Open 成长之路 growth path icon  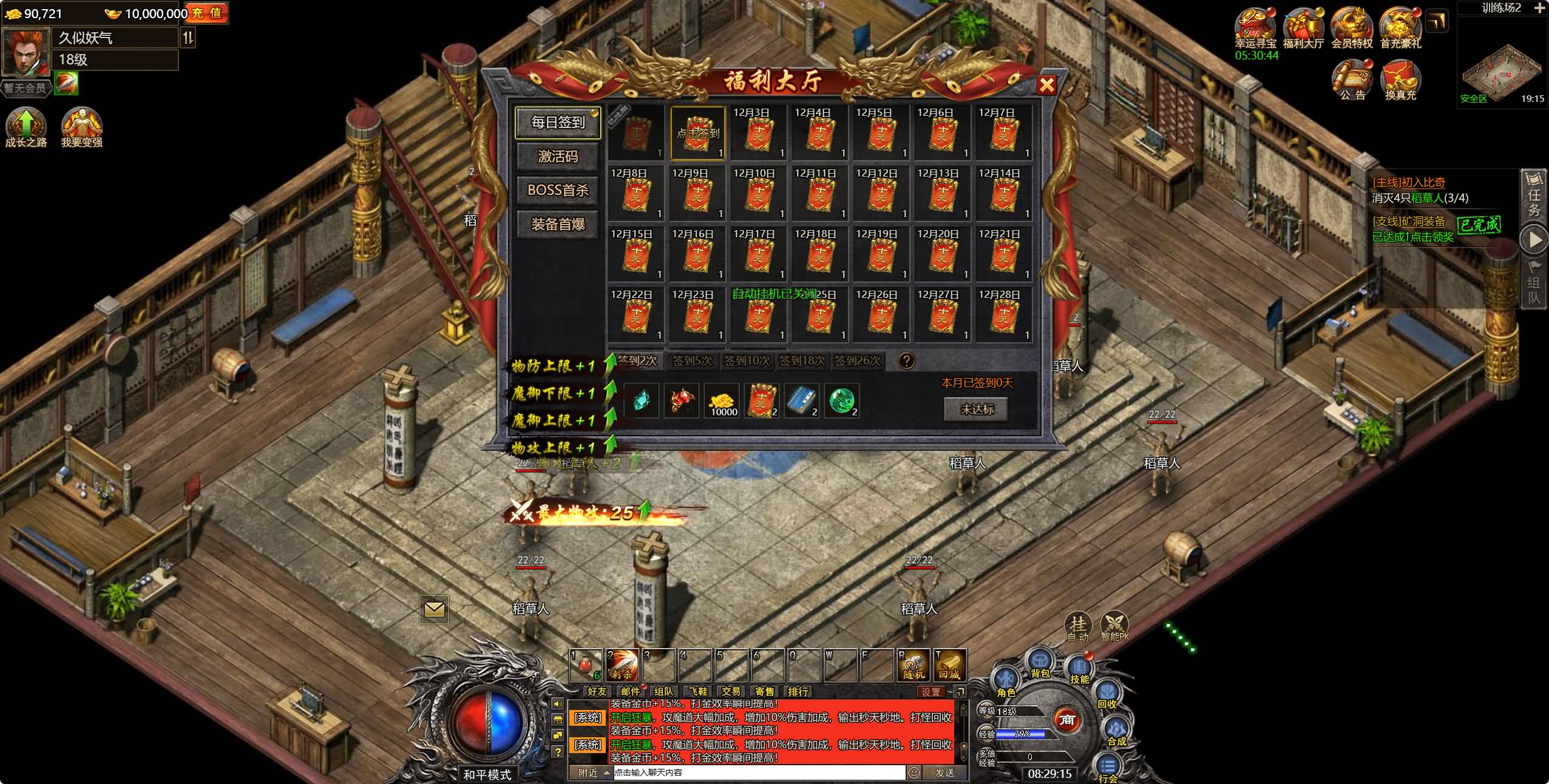25,126
